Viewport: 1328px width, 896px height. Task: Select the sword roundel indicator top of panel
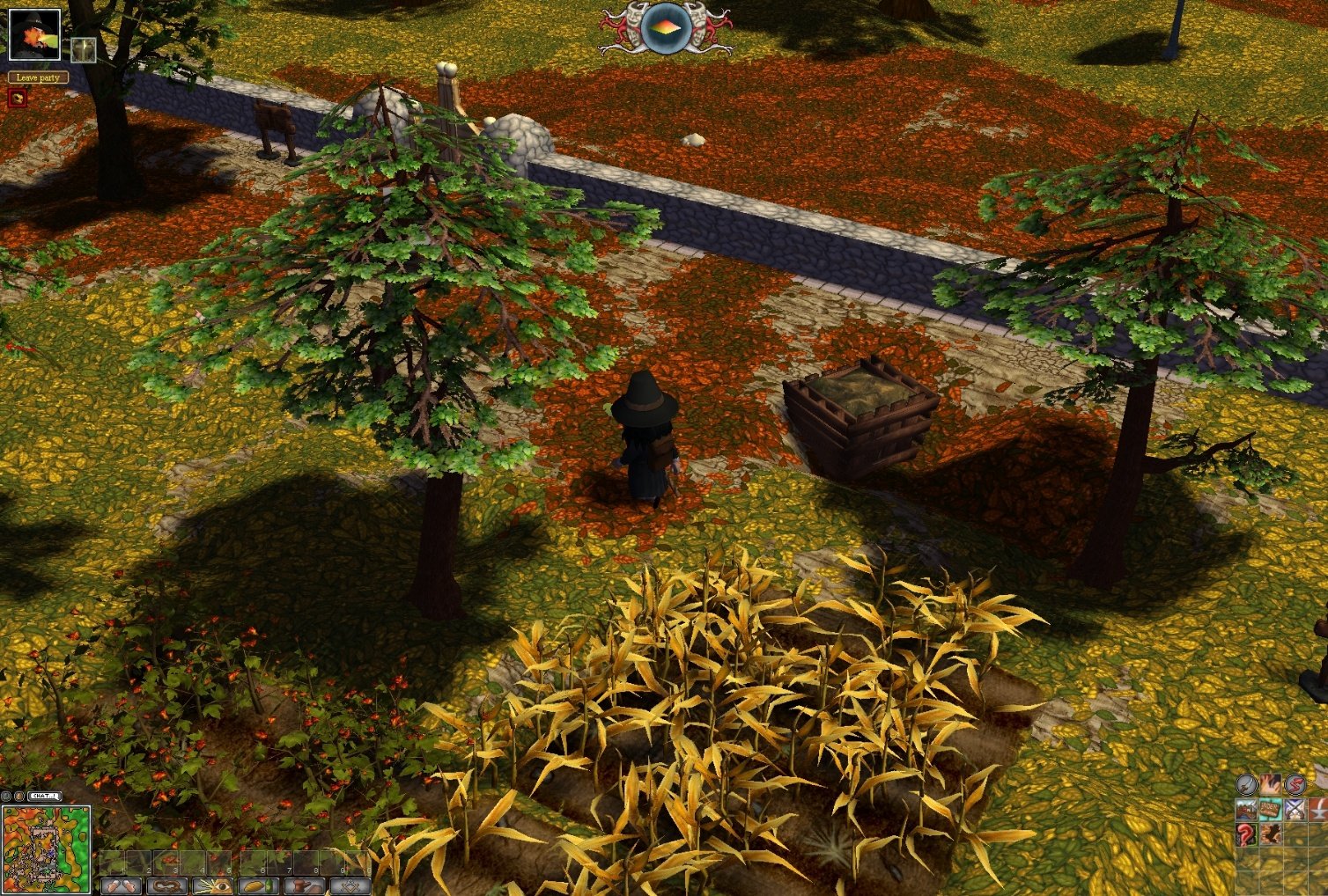1246,783
